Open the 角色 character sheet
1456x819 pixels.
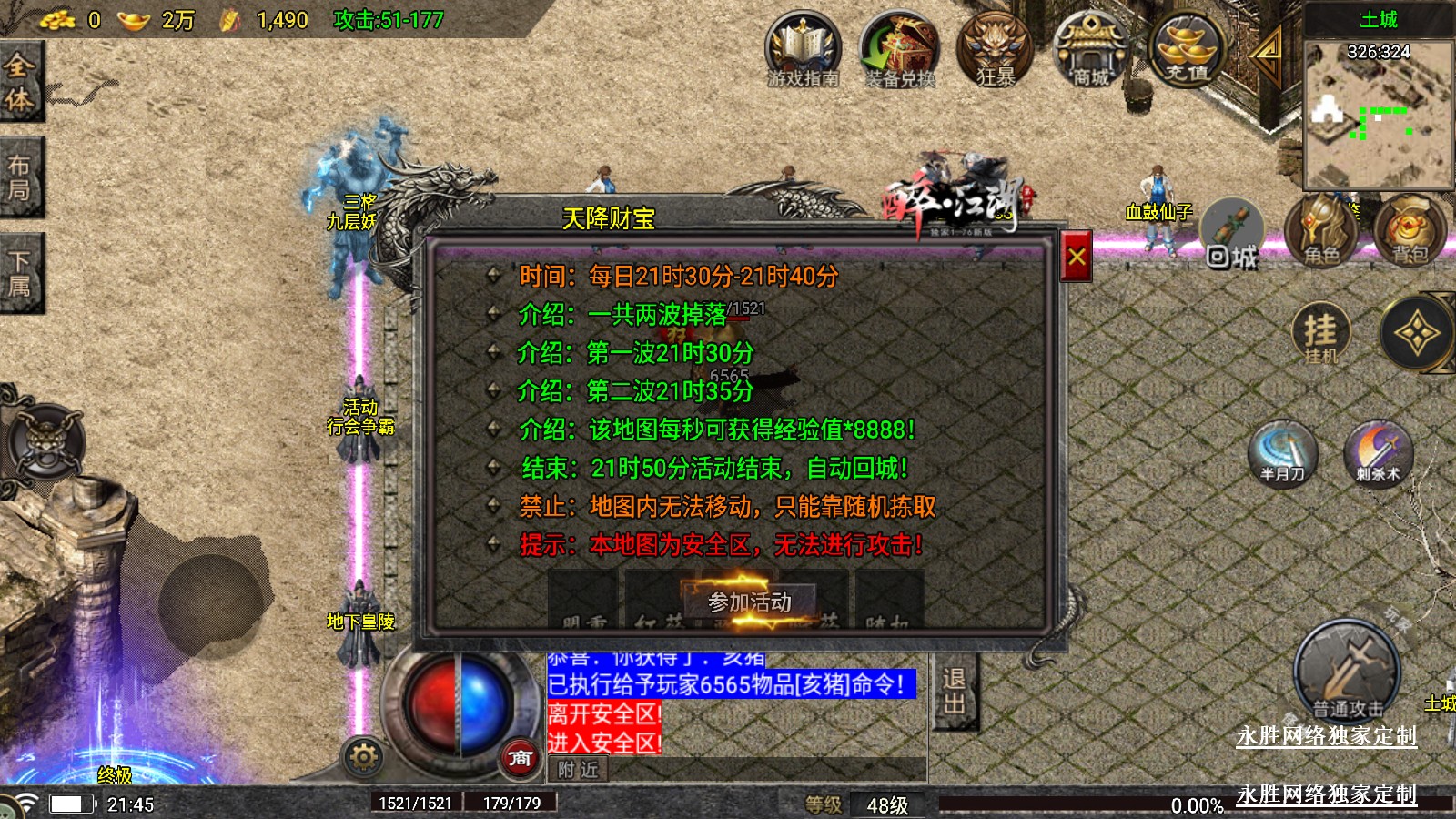click(1321, 231)
